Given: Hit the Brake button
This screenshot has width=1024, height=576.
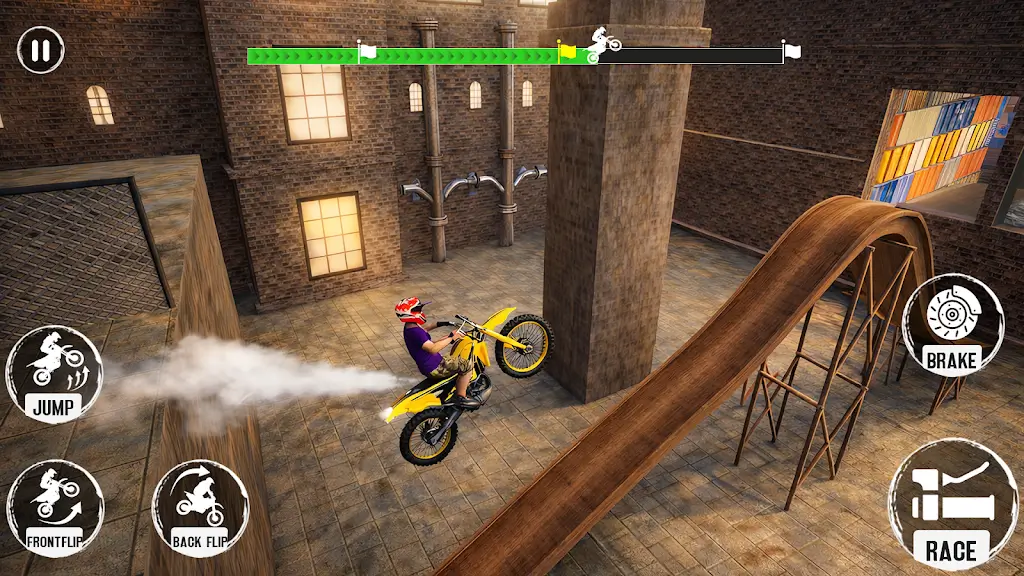Looking at the screenshot, I should click(x=952, y=326).
